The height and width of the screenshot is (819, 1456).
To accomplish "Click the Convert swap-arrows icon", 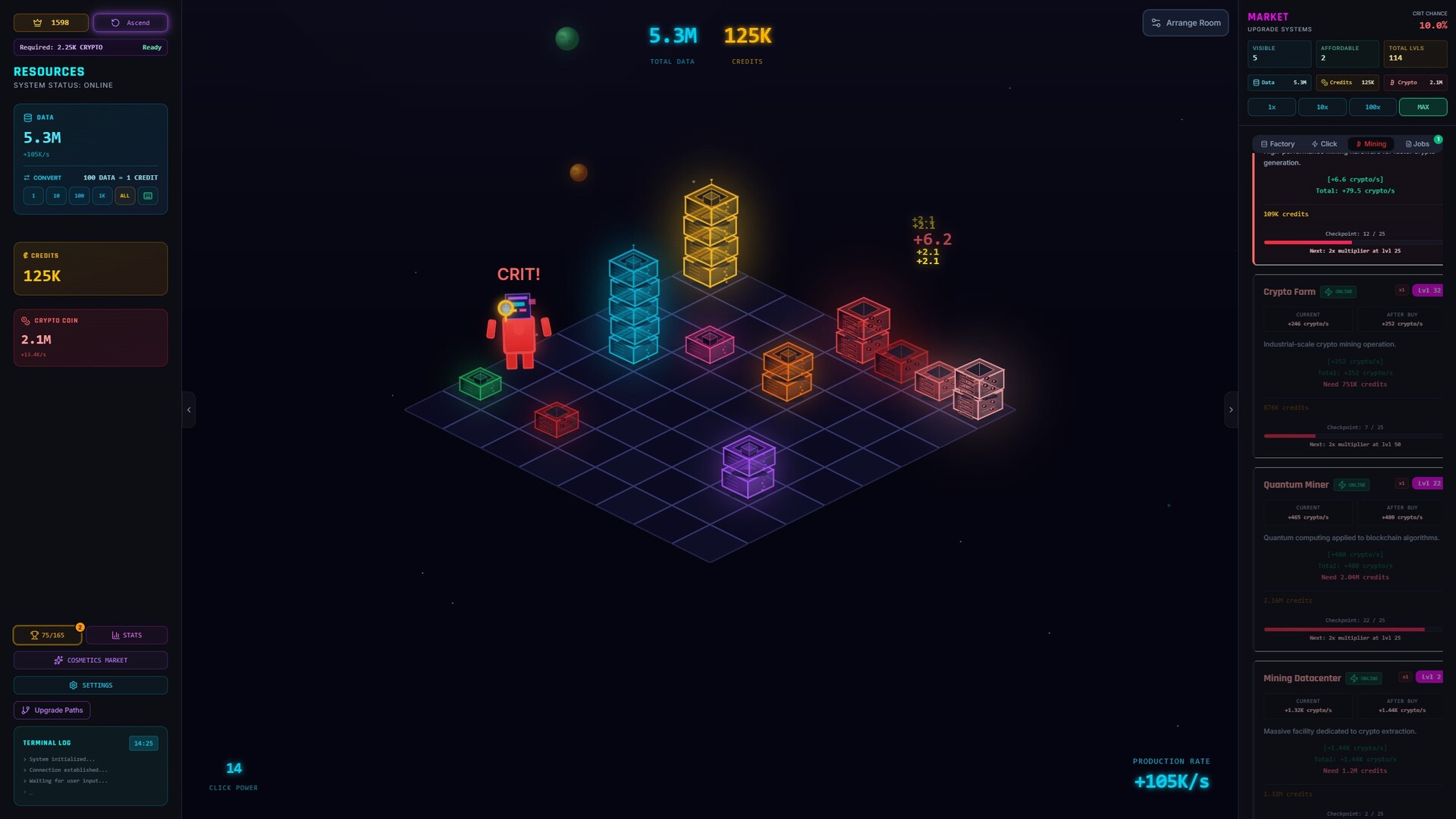I will point(28,177).
